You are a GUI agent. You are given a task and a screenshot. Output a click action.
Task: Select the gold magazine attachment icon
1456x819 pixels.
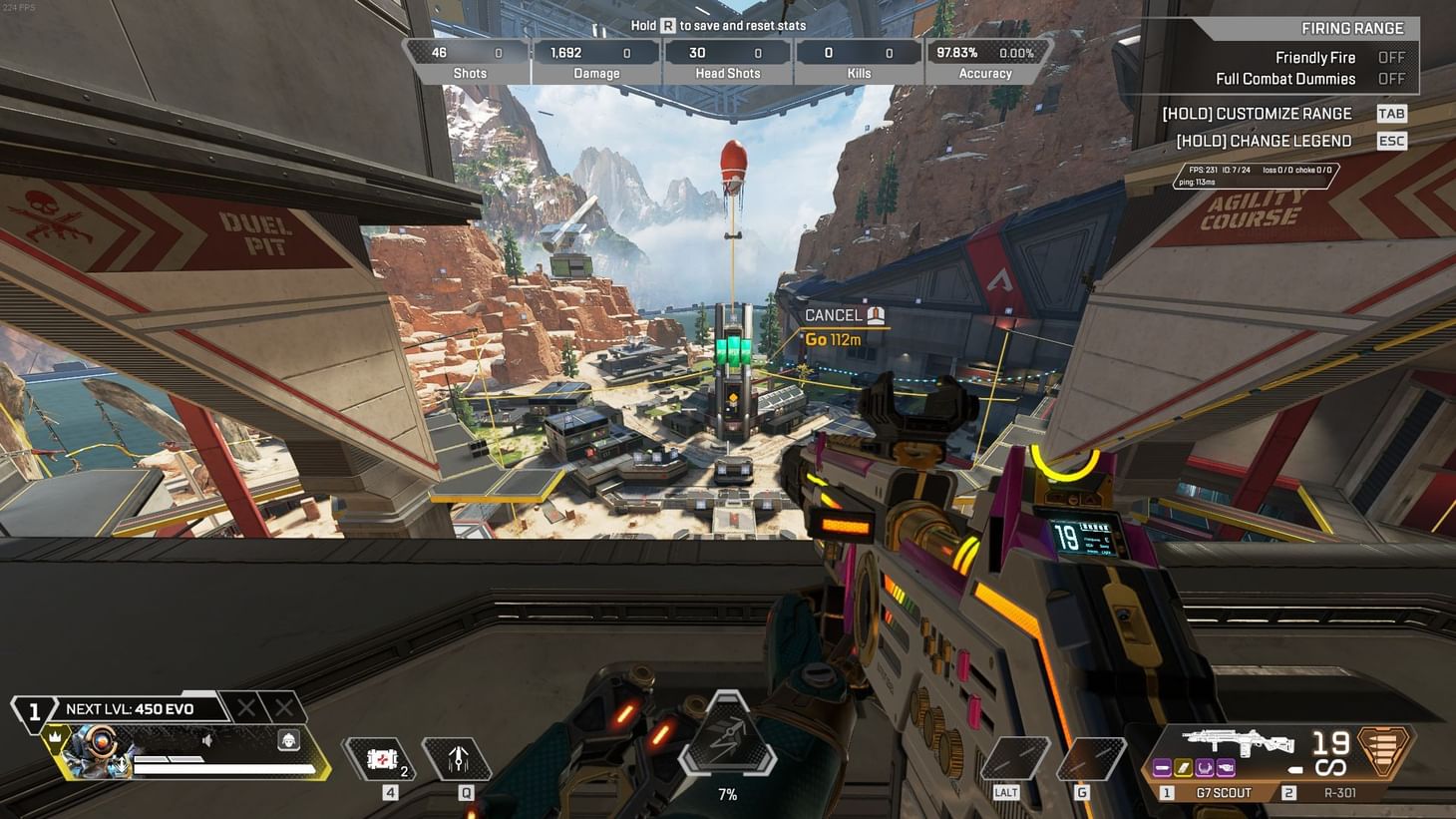(1183, 768)
